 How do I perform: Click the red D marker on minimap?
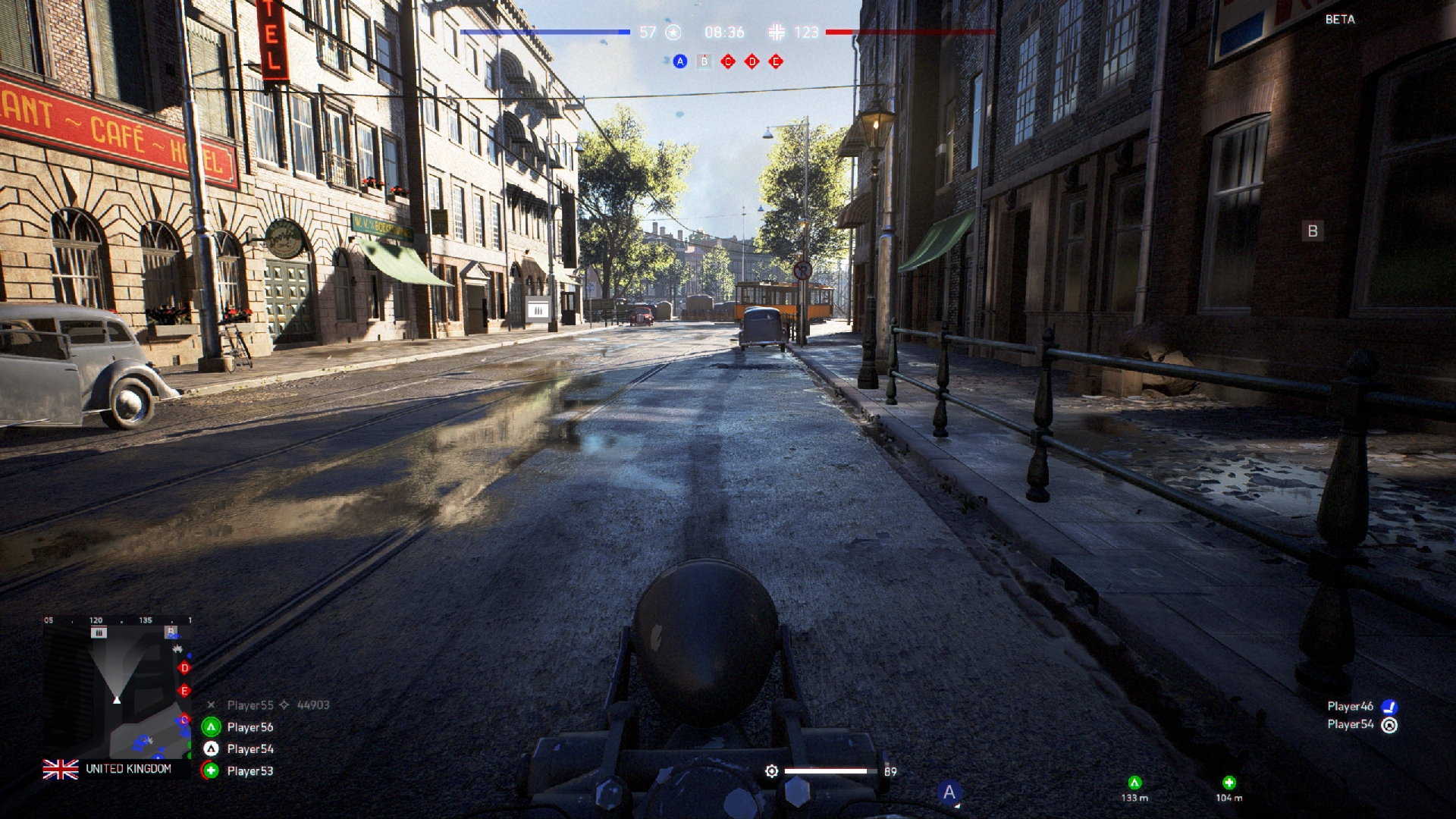(184, 668)
